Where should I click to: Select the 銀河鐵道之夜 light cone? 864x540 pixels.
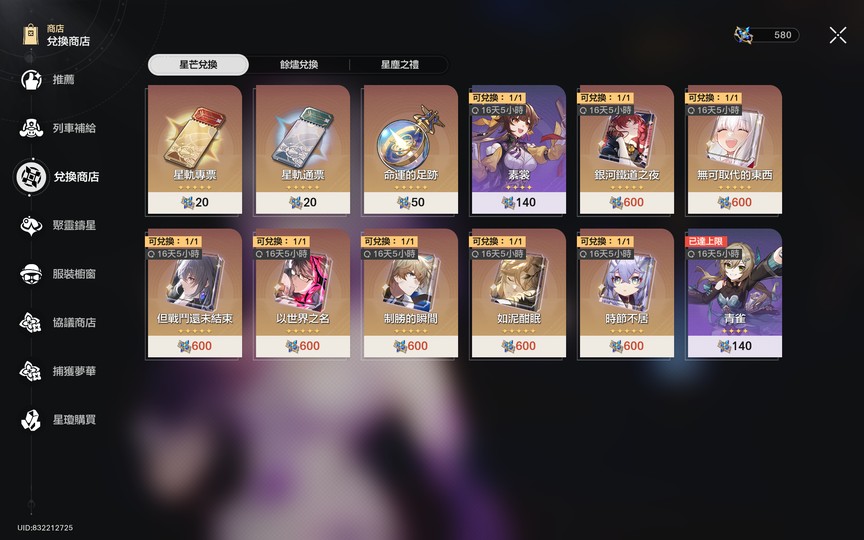point(626,148)
